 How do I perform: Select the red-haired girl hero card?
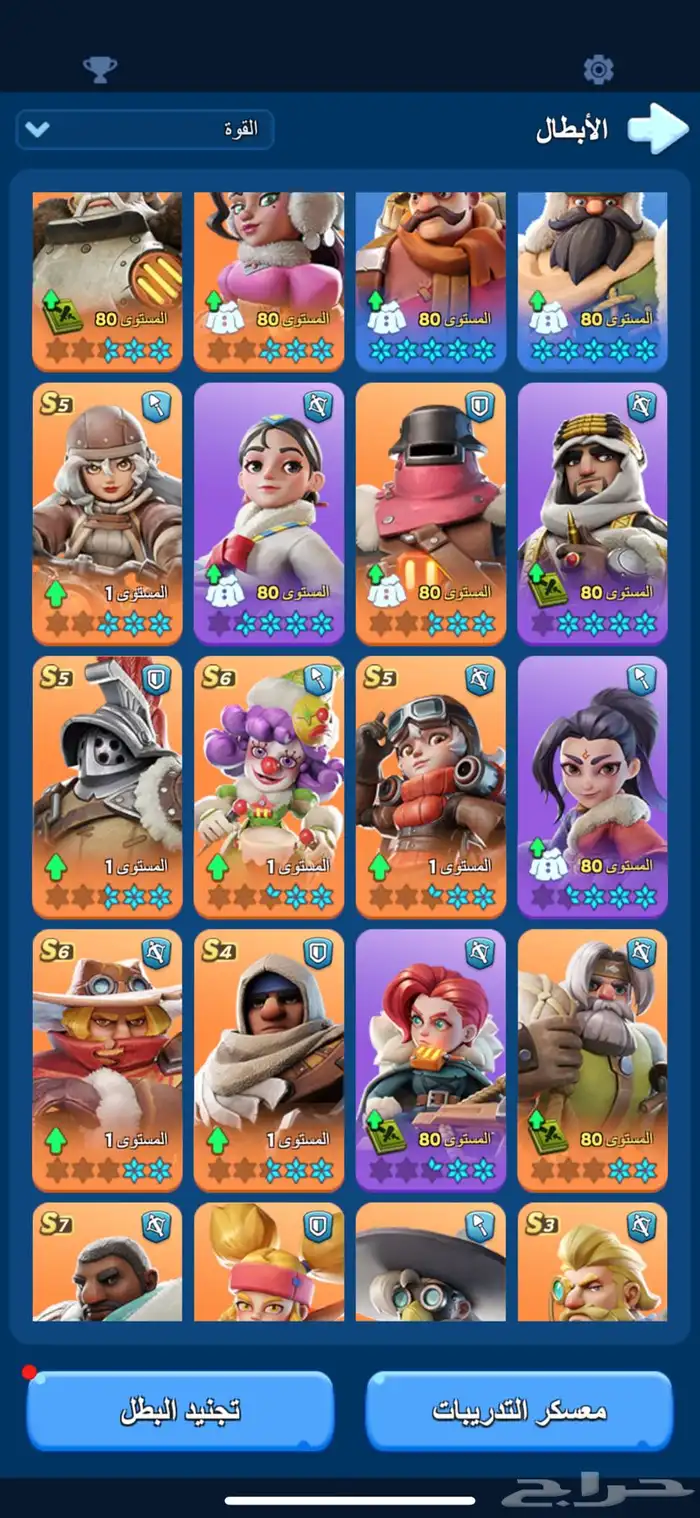point(431,1060)
